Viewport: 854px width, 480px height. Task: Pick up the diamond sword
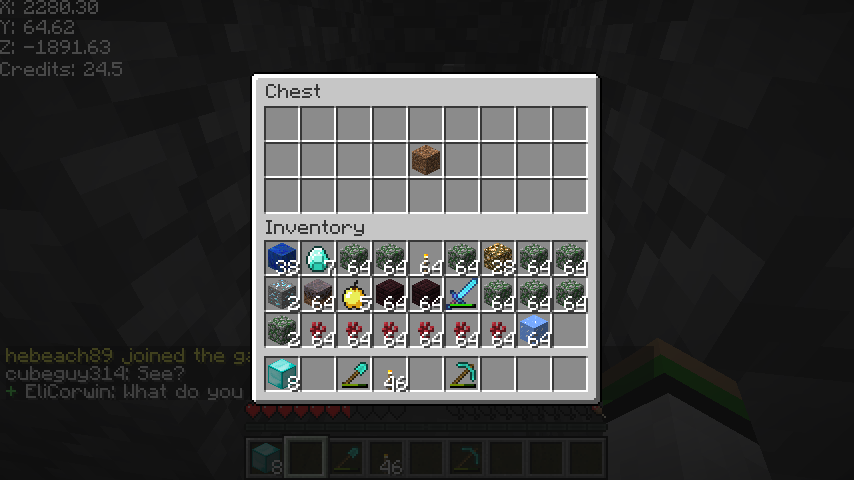pyautogui.click(x=462, y=295)
